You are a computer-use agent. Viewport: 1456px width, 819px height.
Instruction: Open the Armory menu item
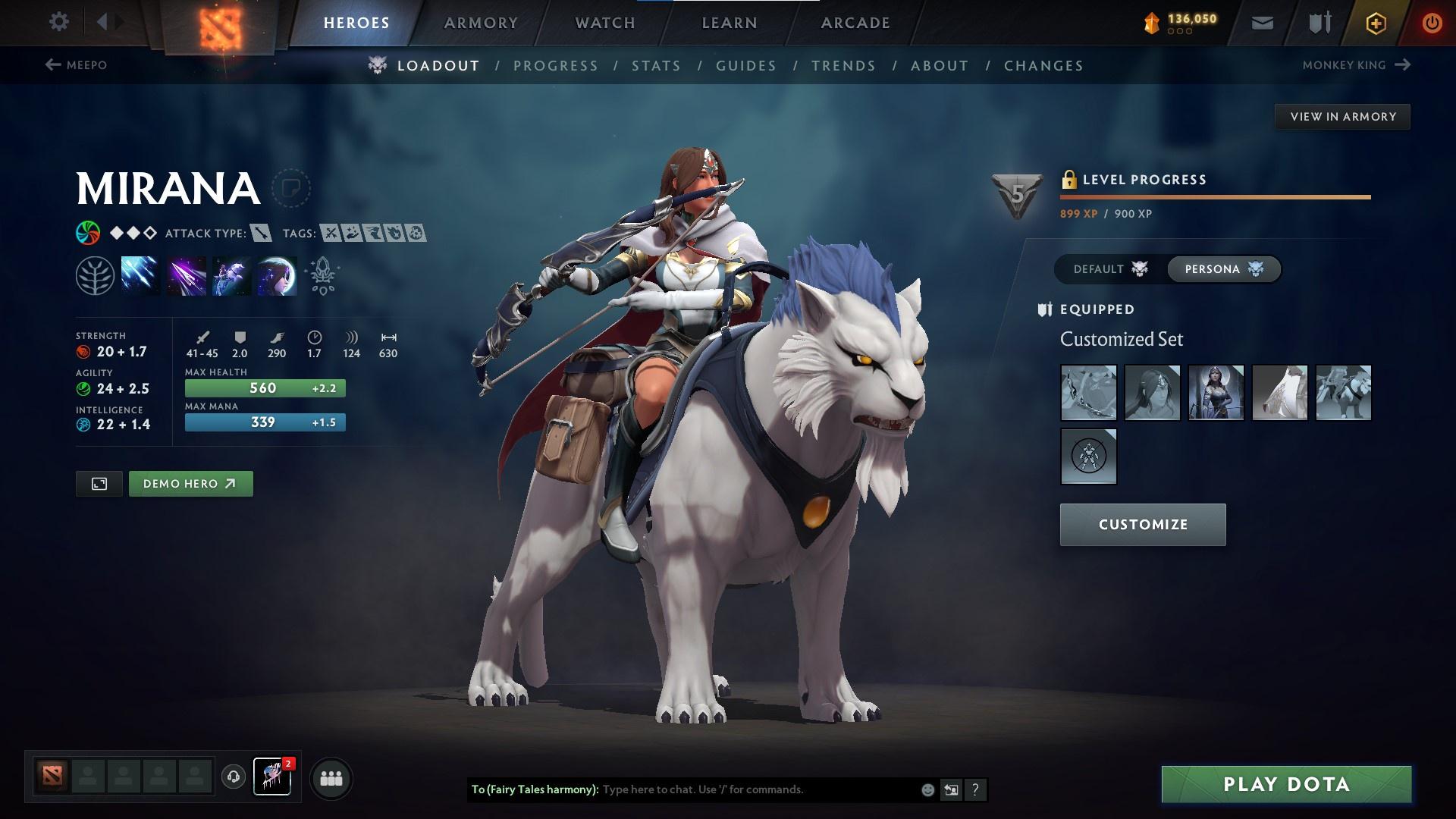[481, 22]
